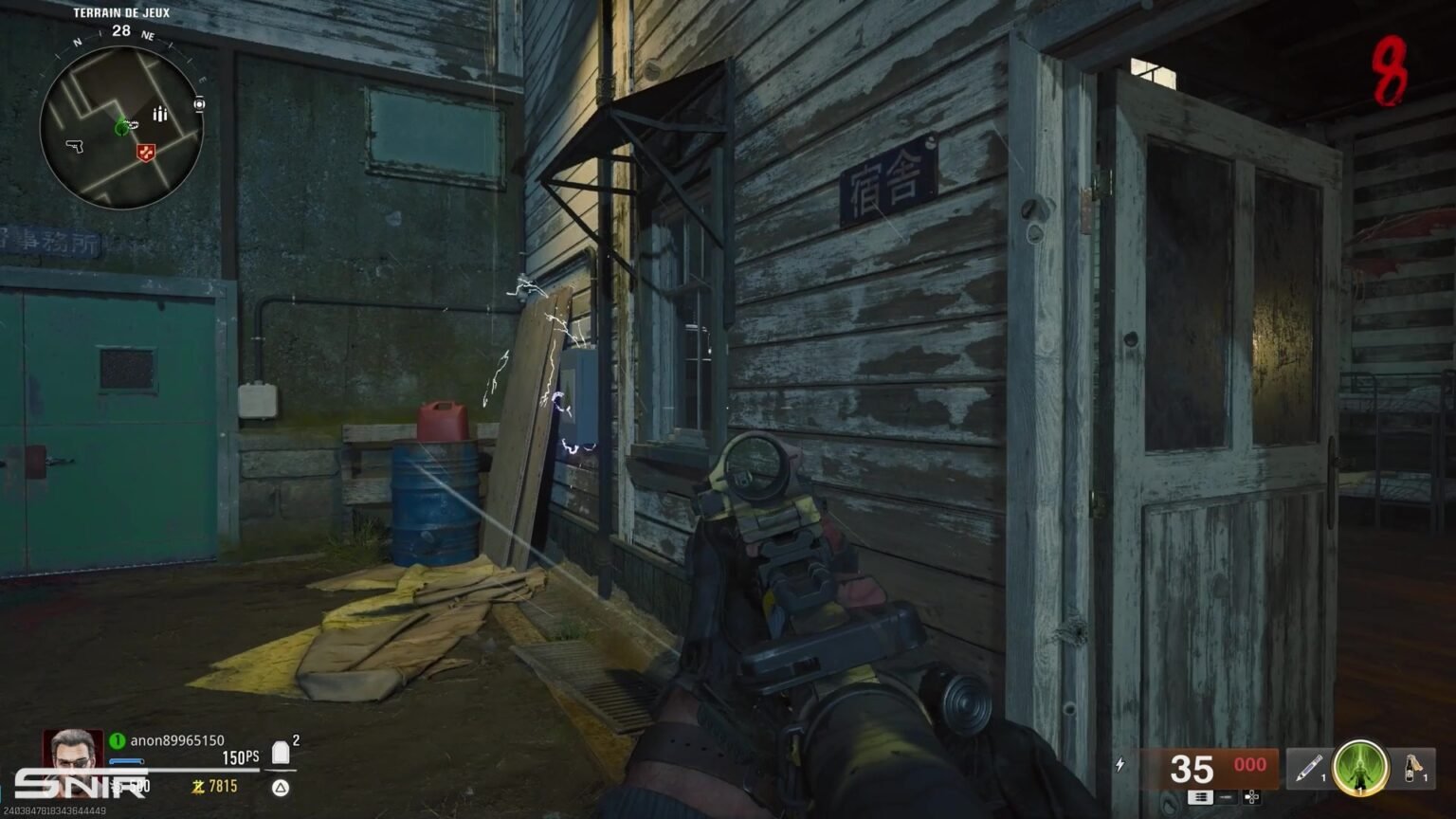Screen dimensions: 1456x819
Task: Click the triangle interact button prompt
Action: point(281,786)
